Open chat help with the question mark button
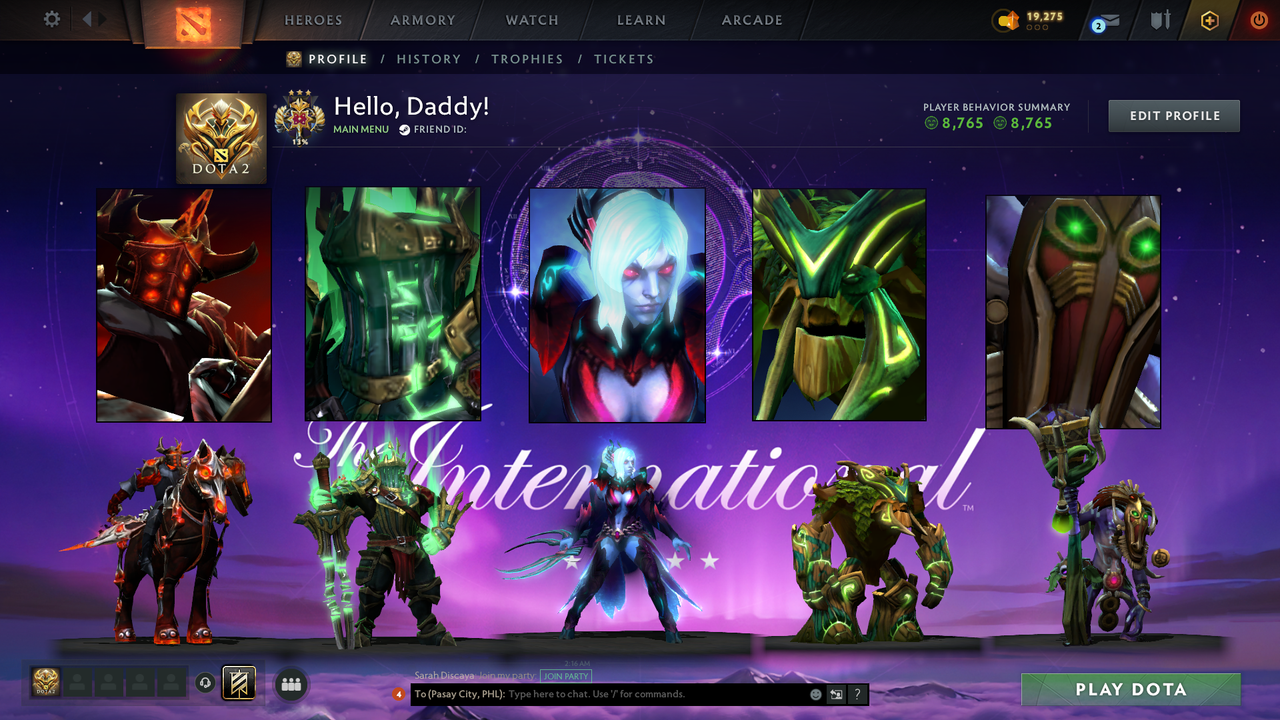 coord(857,693)
